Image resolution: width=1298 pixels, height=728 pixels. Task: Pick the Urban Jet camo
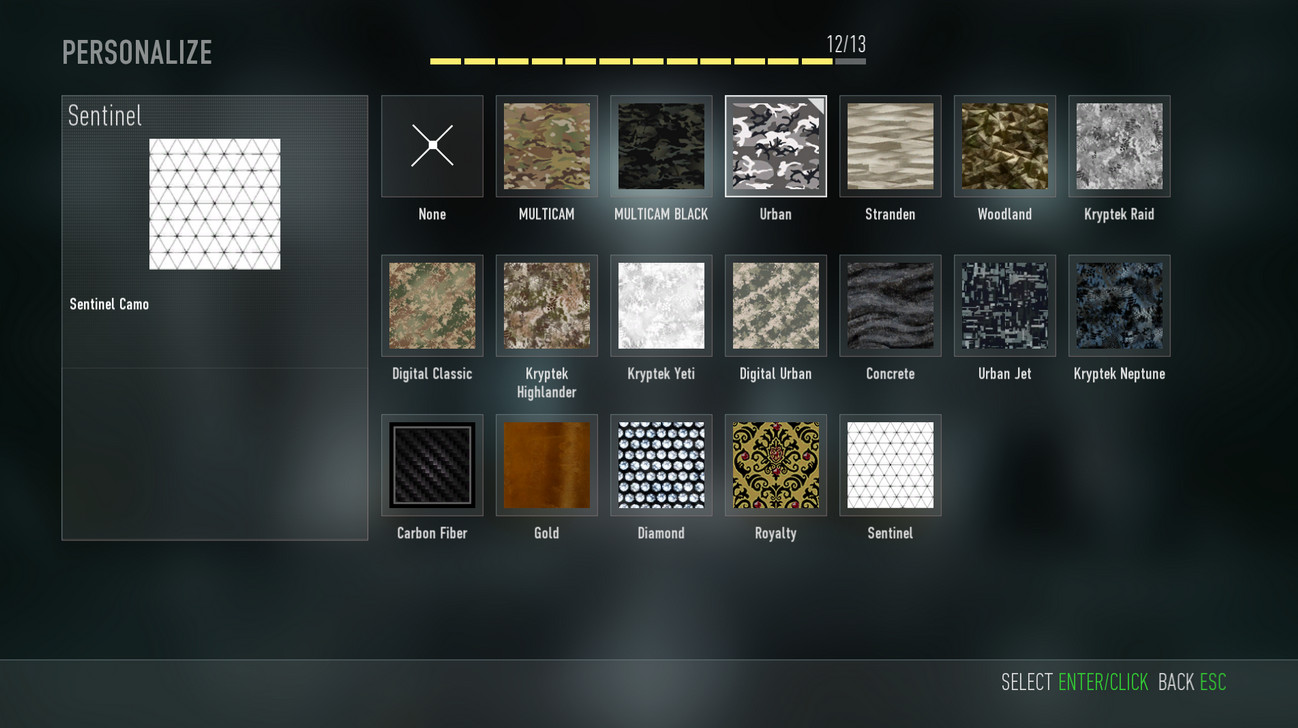(x=1004, y=306)
